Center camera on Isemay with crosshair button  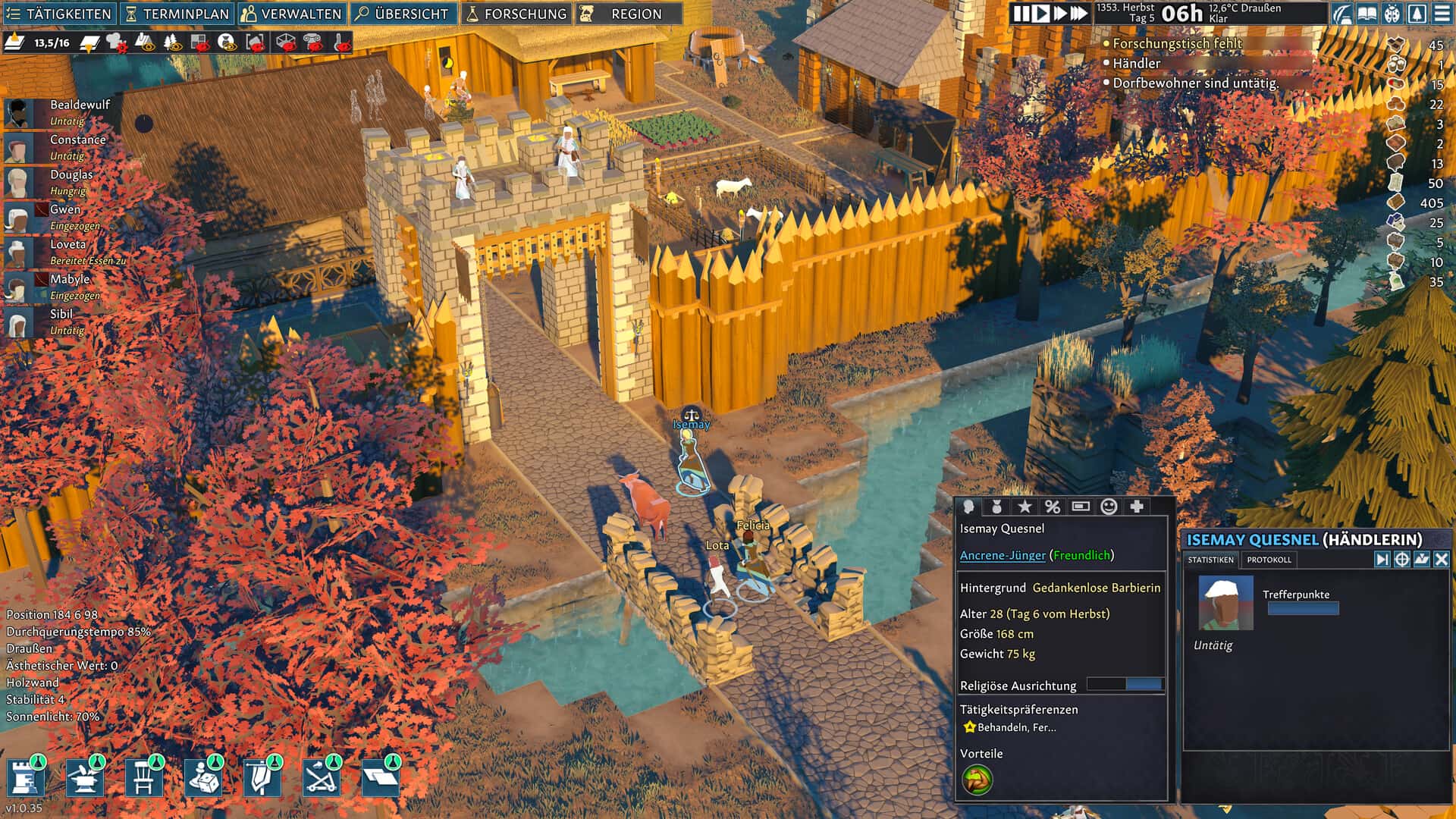pos(1402,559)
